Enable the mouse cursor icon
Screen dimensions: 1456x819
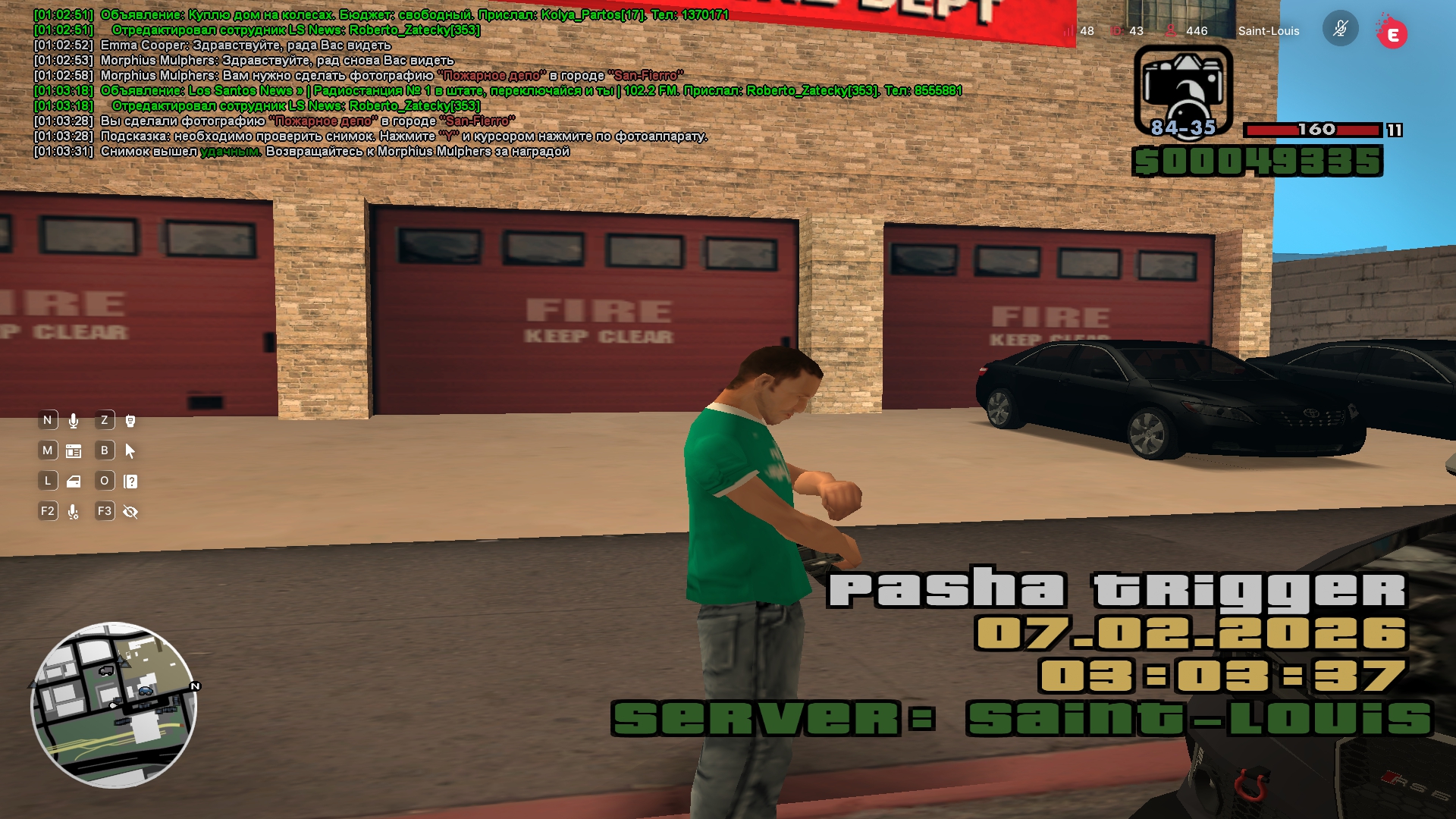pos(130,451)
